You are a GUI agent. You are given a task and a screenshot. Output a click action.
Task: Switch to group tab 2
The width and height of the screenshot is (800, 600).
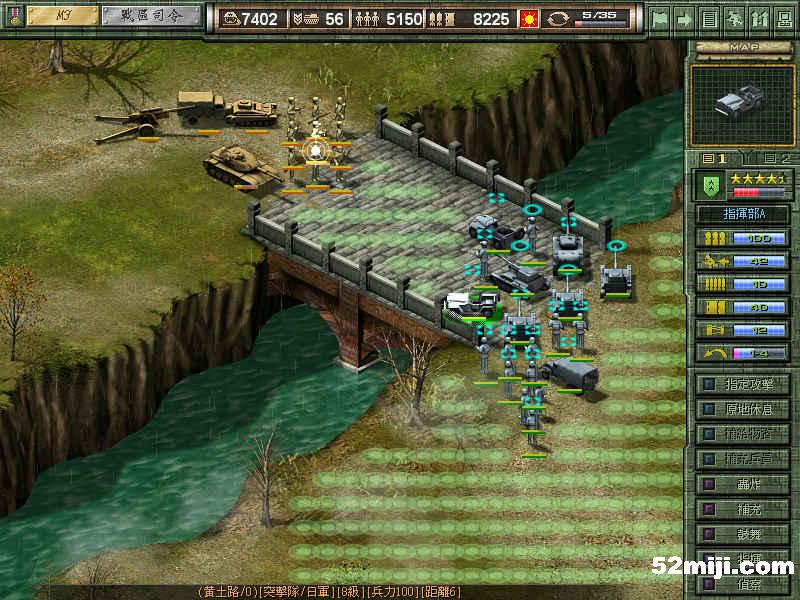point(775,158)
